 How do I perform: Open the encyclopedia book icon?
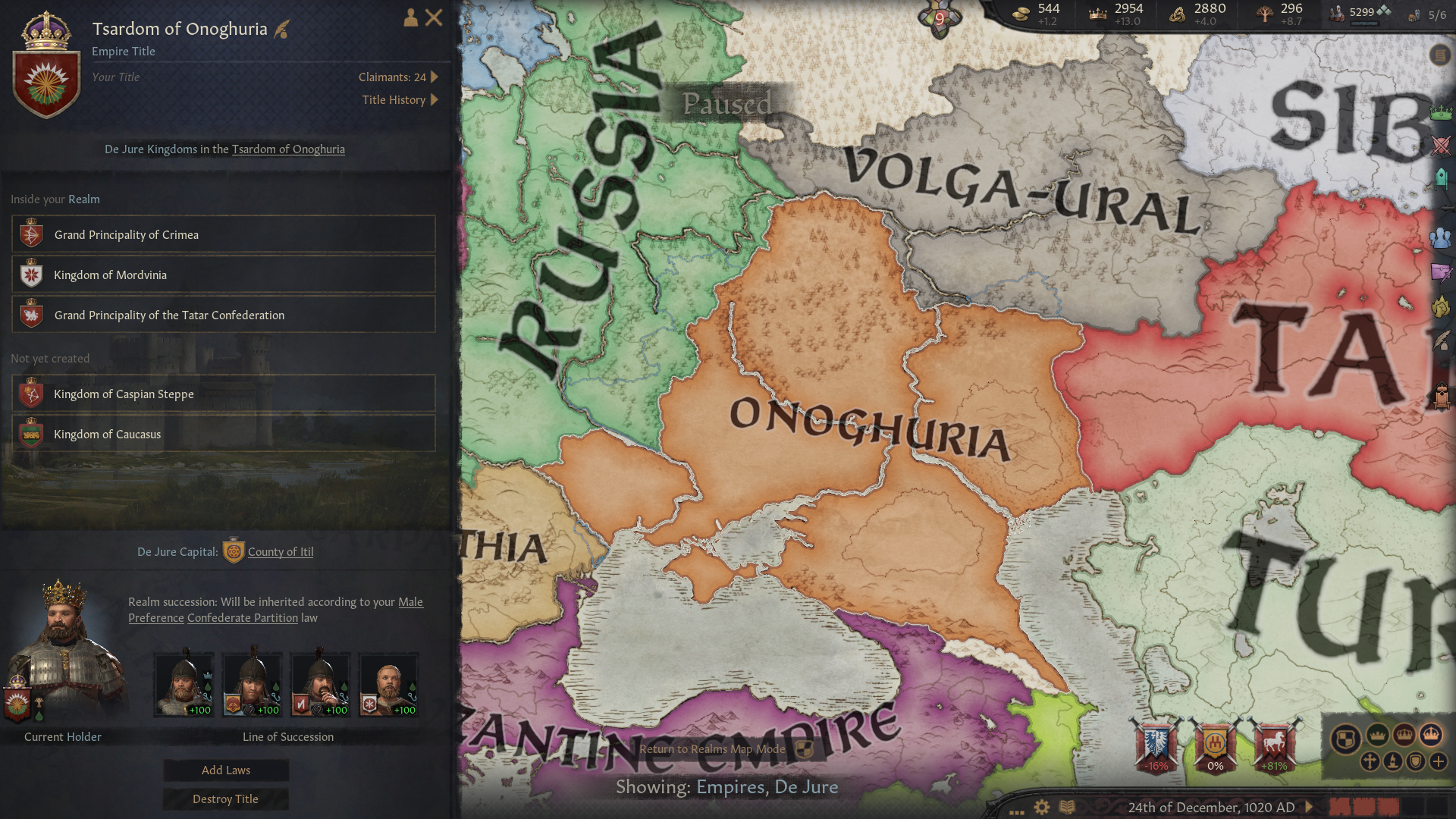click(1067, 808)
